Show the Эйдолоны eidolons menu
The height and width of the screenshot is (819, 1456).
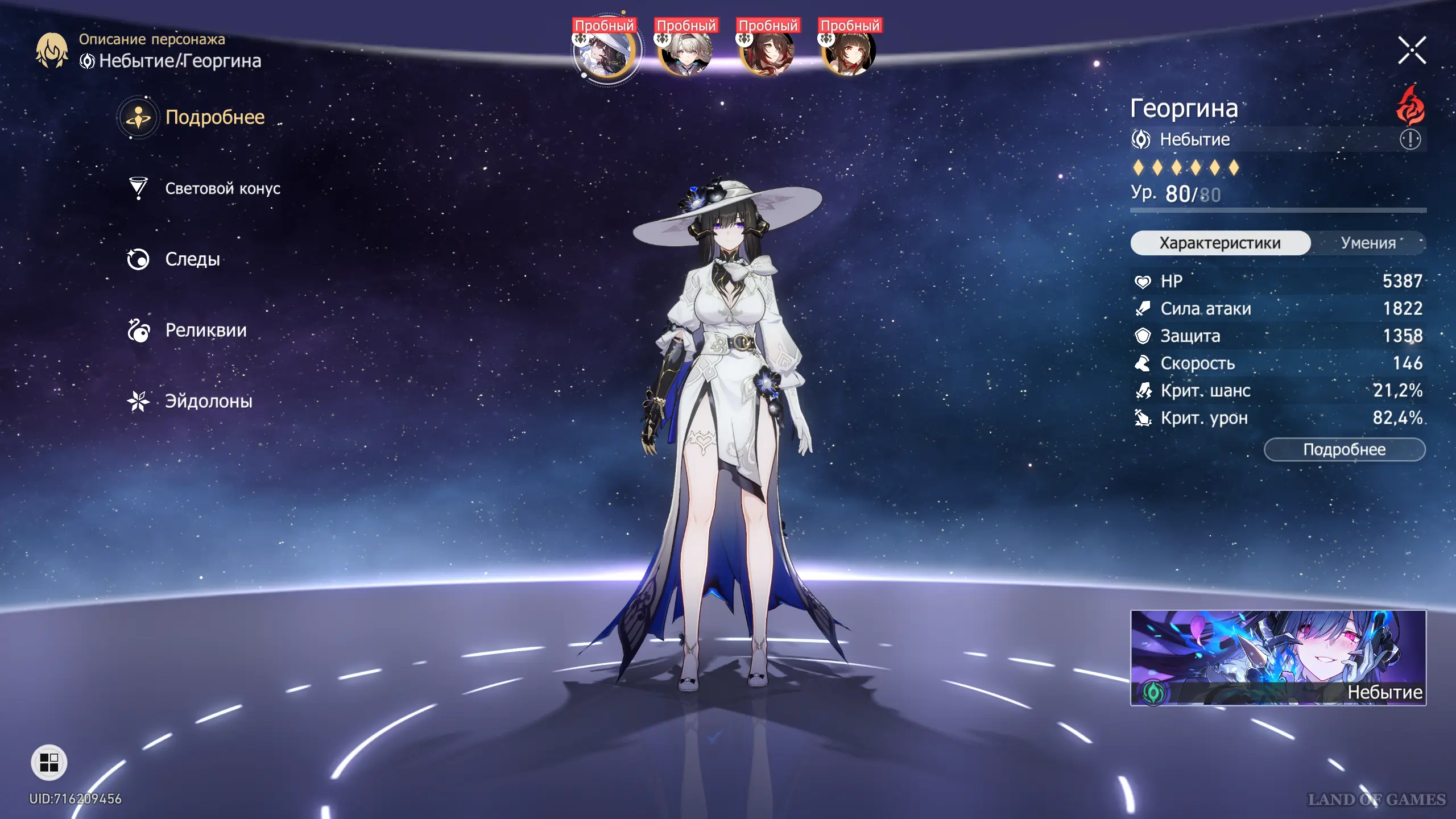coord(208,402)
